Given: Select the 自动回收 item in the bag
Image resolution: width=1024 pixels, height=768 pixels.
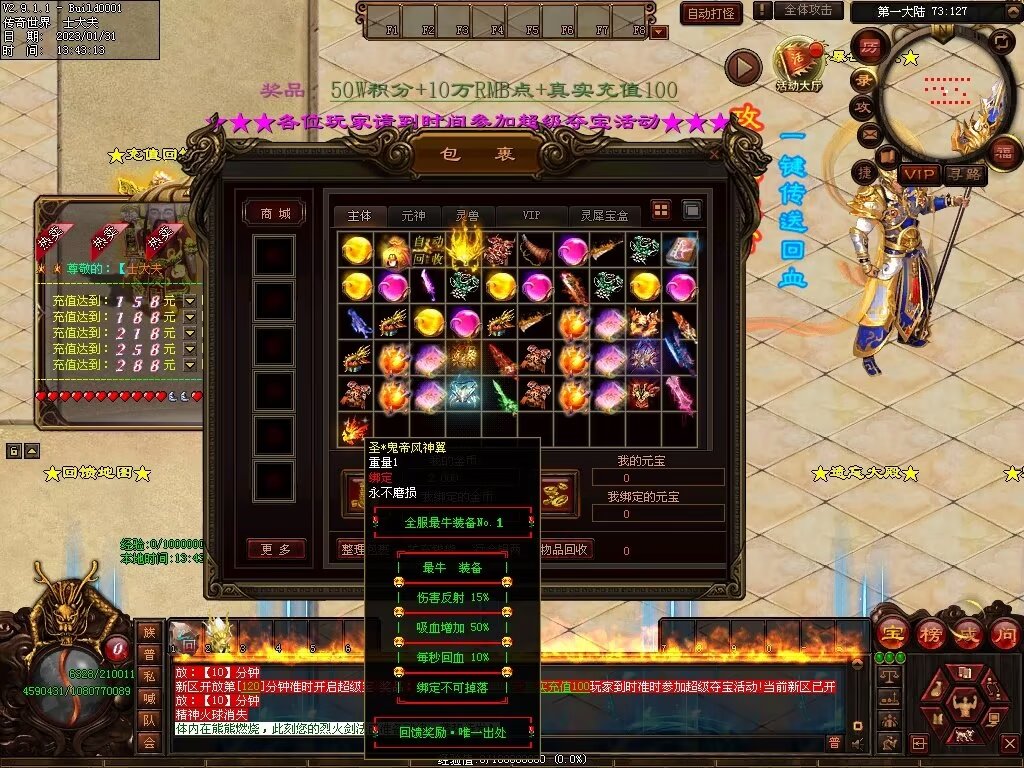Looking at the screenshot, I should coord(428,250).
